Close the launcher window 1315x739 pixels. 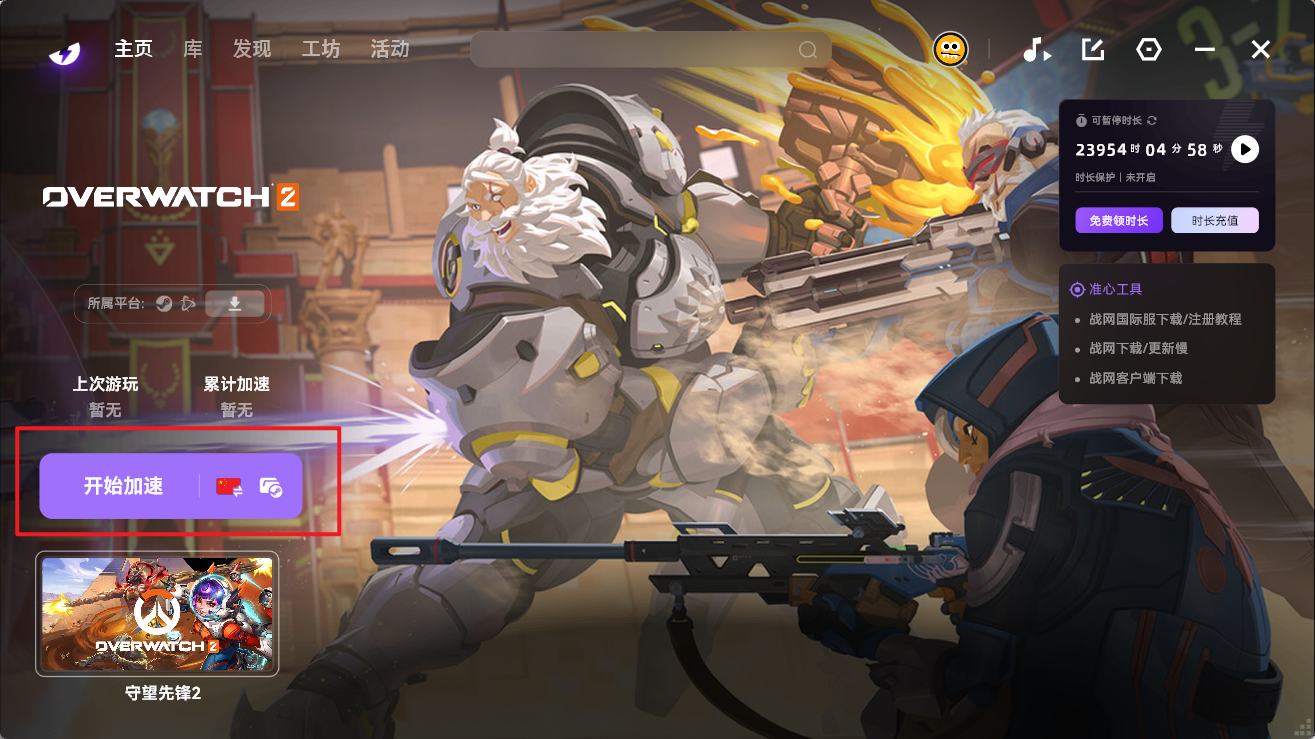pyautogui.click(x=1261, y=49)
